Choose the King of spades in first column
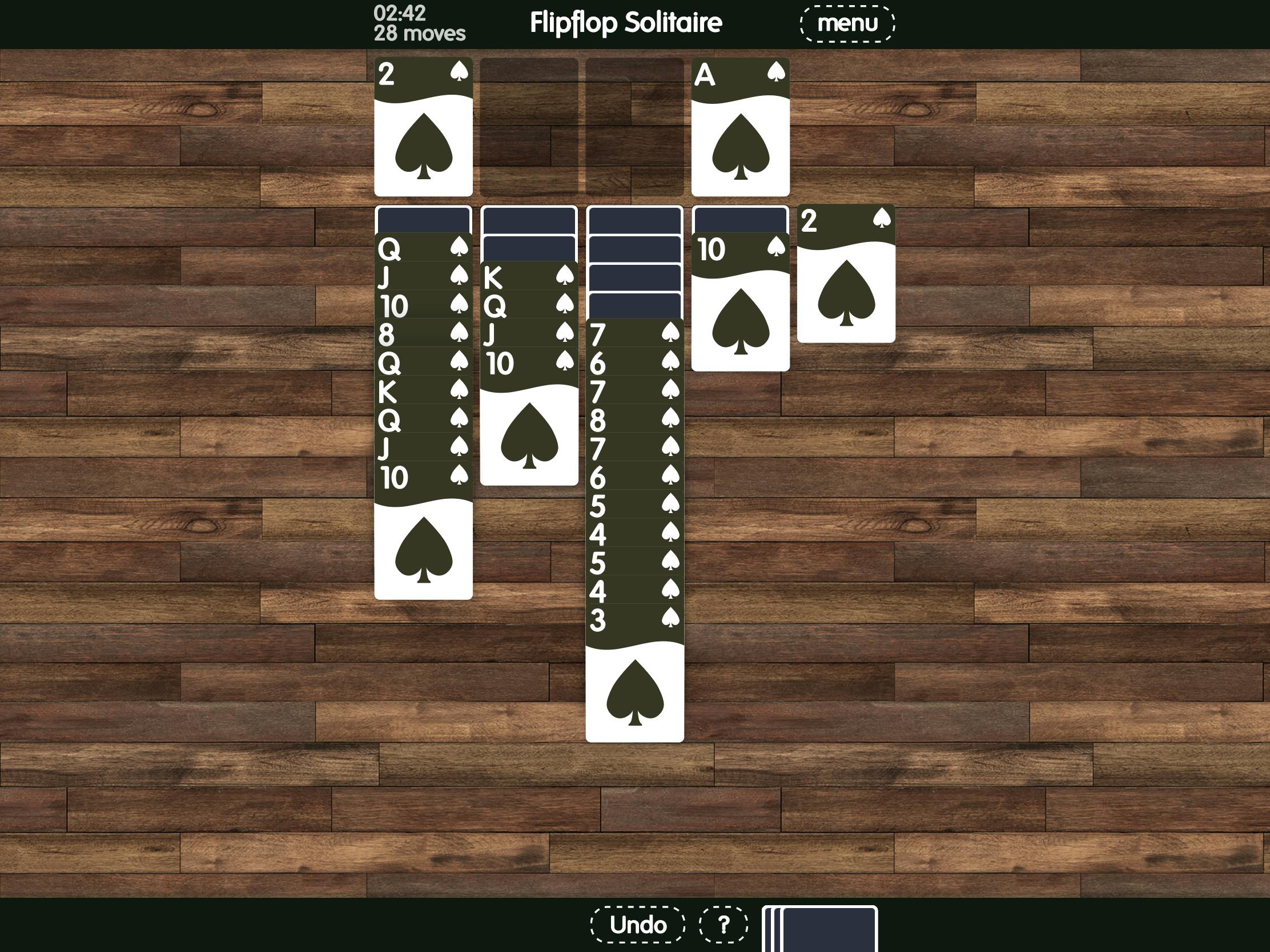The width and height of the screenshot is (1270, 952). [x=423, y=392]
